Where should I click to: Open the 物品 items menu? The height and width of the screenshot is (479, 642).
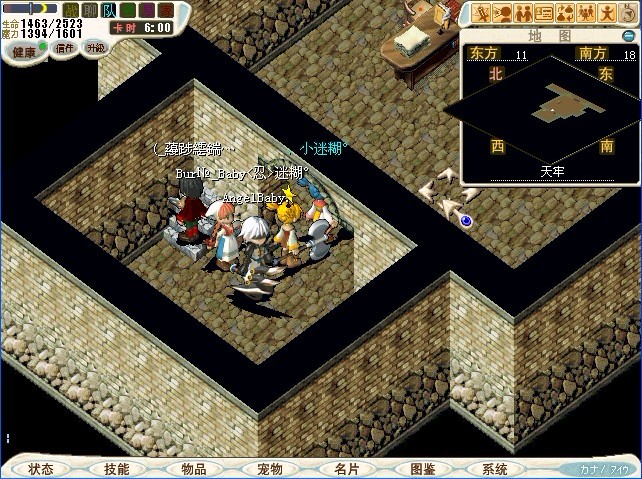point(193,468)
